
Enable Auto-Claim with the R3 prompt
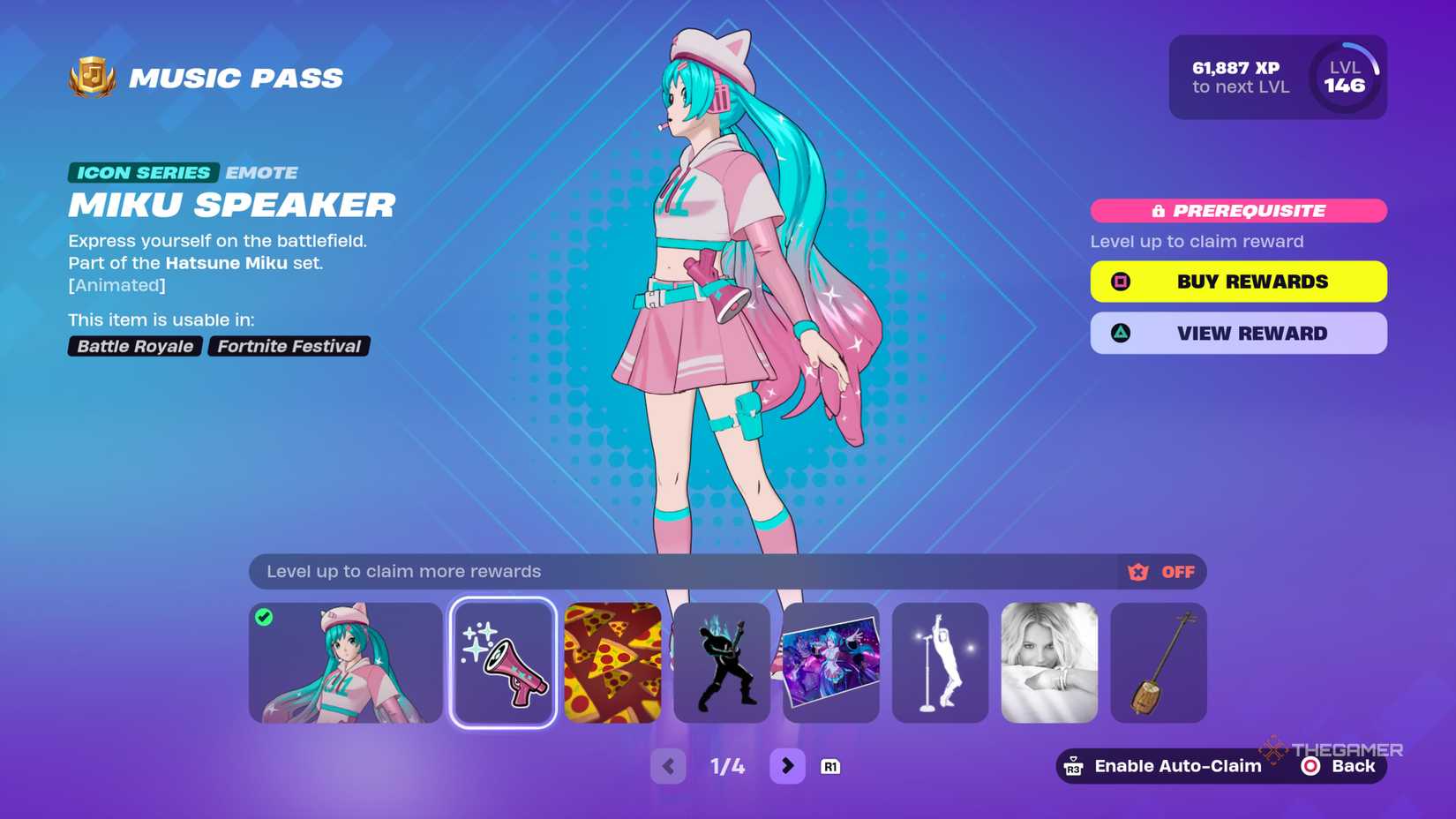point(1161,765)
